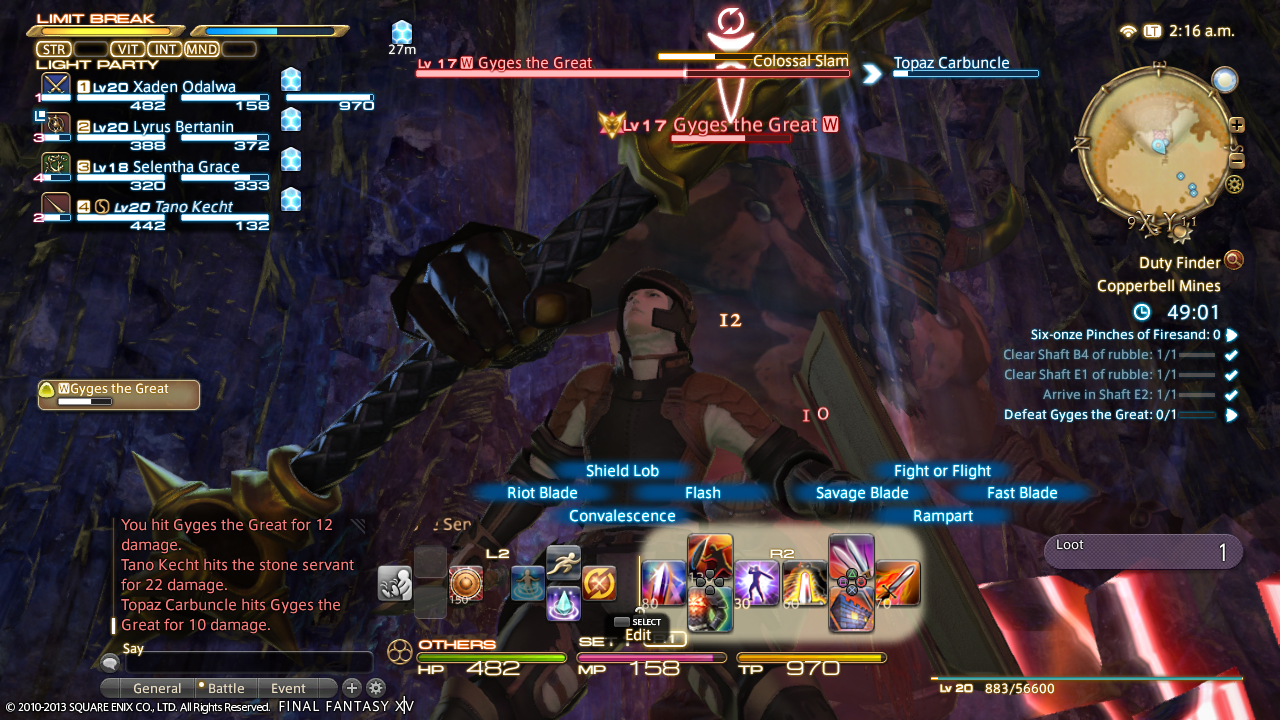Click the speech bubble chat mode icon

click(109, 662)
